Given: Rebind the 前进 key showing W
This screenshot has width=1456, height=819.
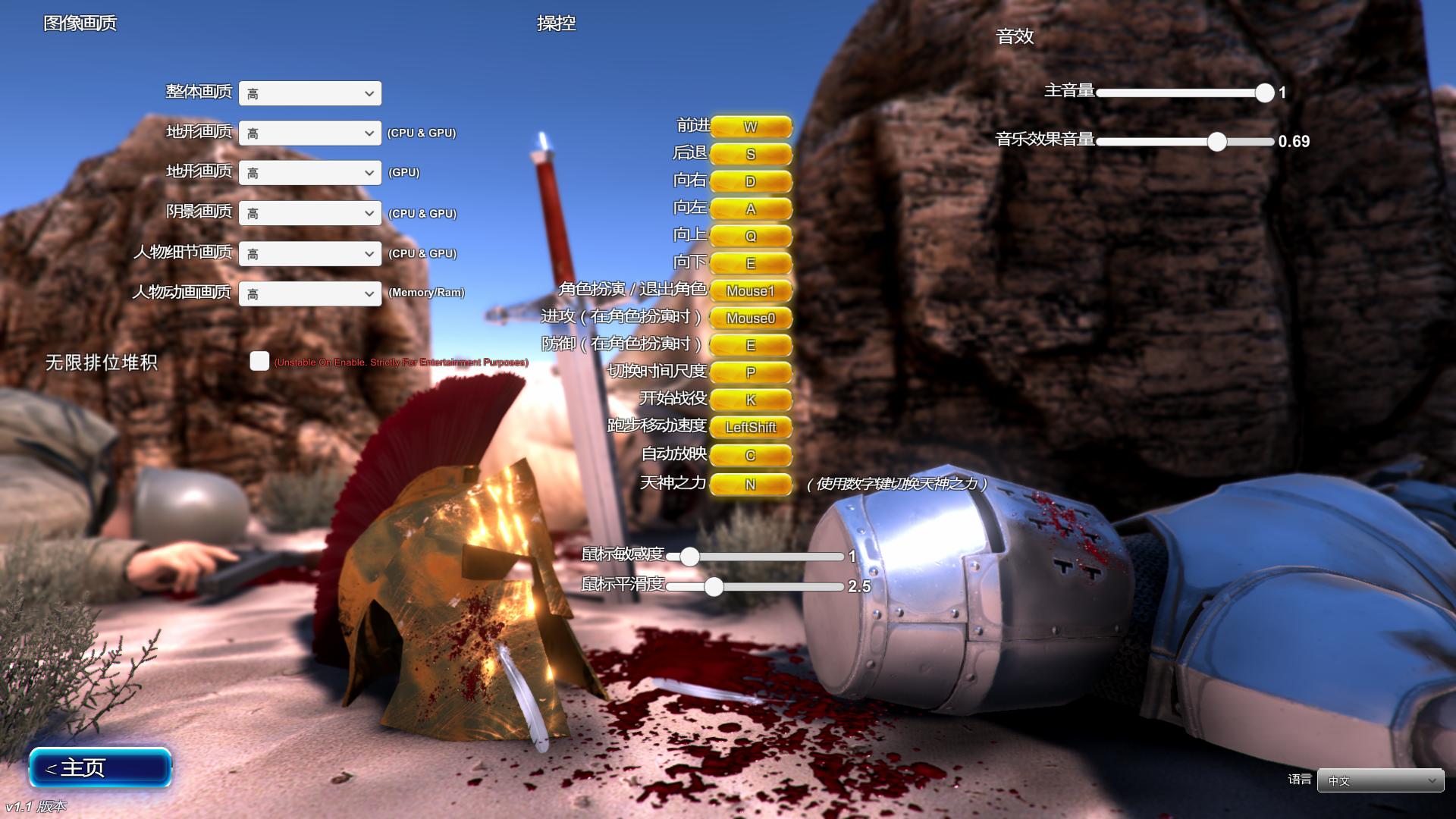Looking at the screenshot, I should [x=750, y=127].
